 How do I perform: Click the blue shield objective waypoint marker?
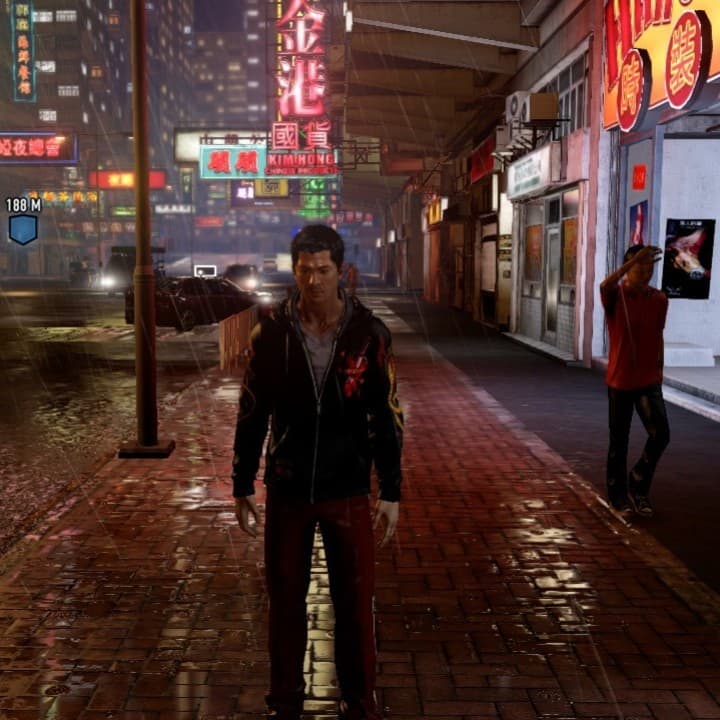22,229
